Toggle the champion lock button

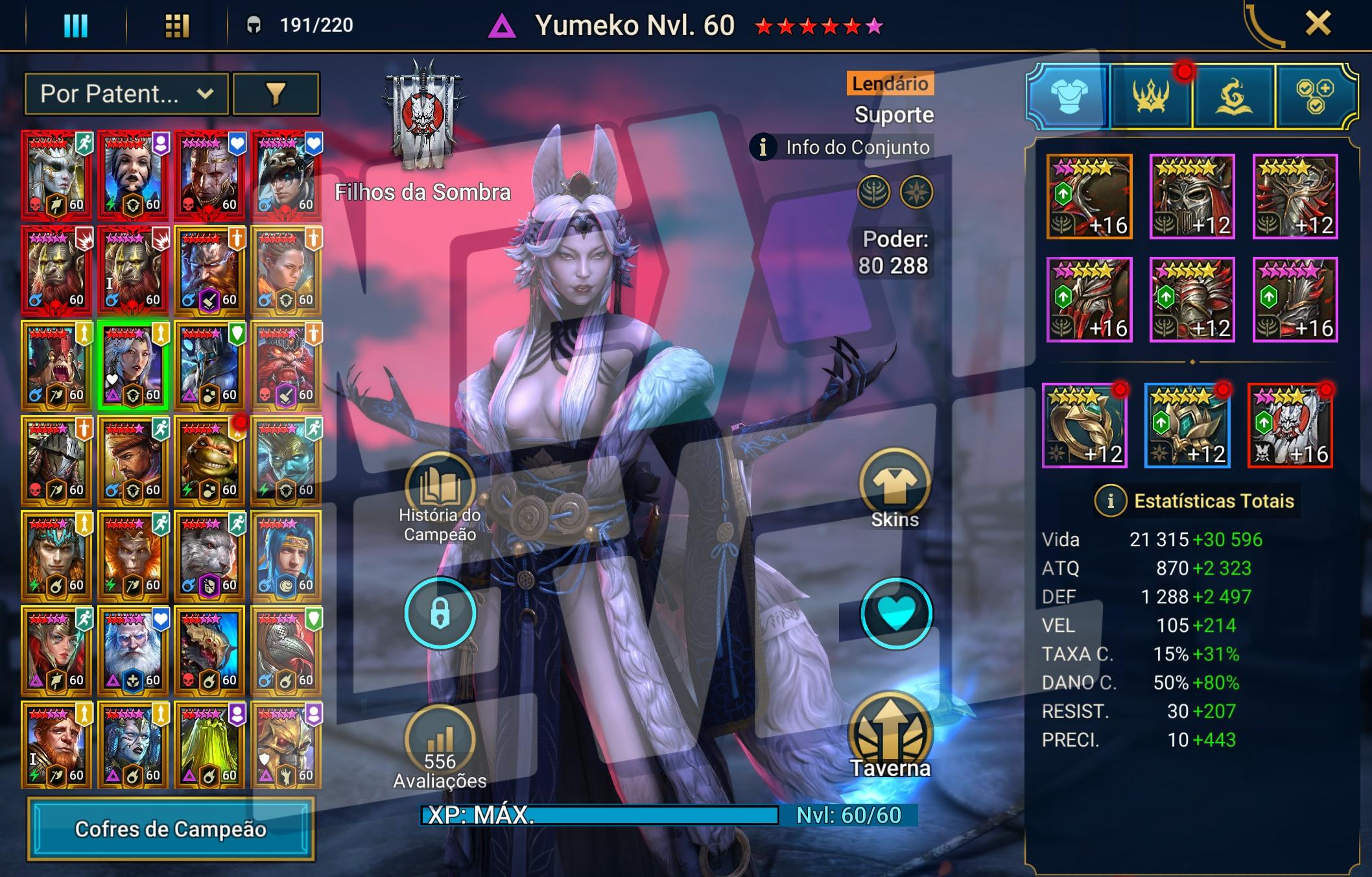pos(440,613)
